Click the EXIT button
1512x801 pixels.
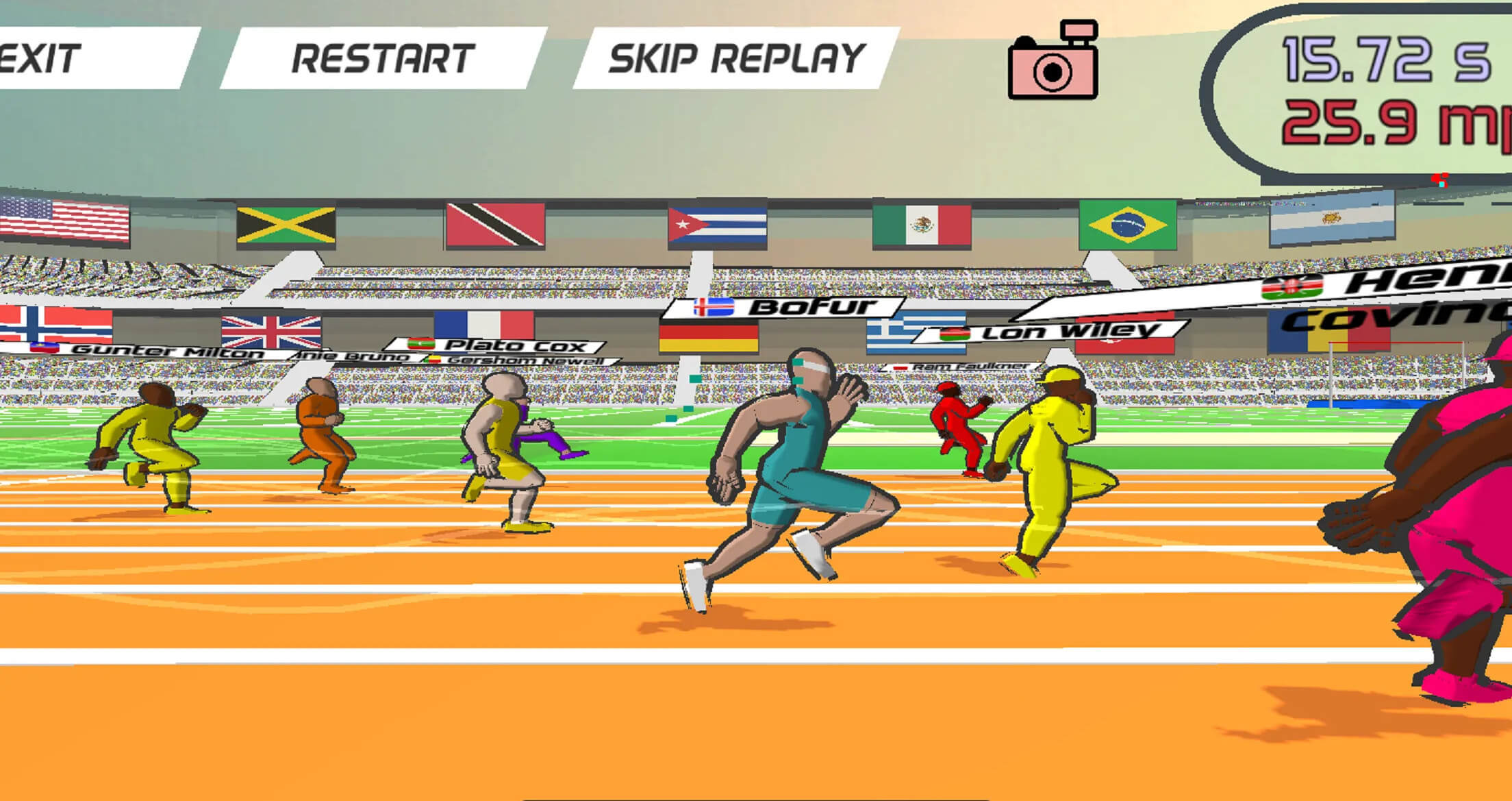[x=38, y=58]
